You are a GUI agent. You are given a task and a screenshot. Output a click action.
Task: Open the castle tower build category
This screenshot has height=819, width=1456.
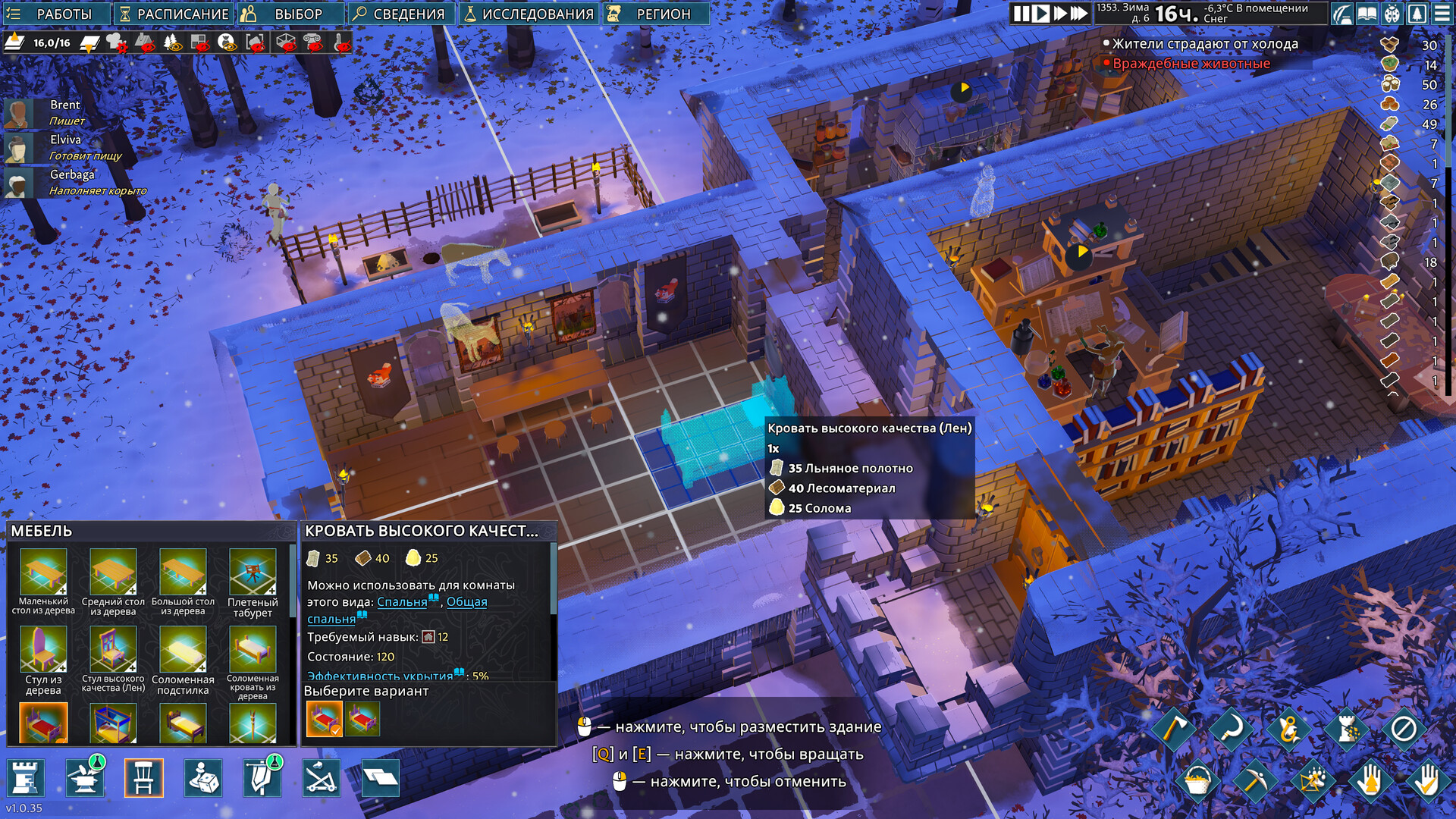[x=26, y=778]
